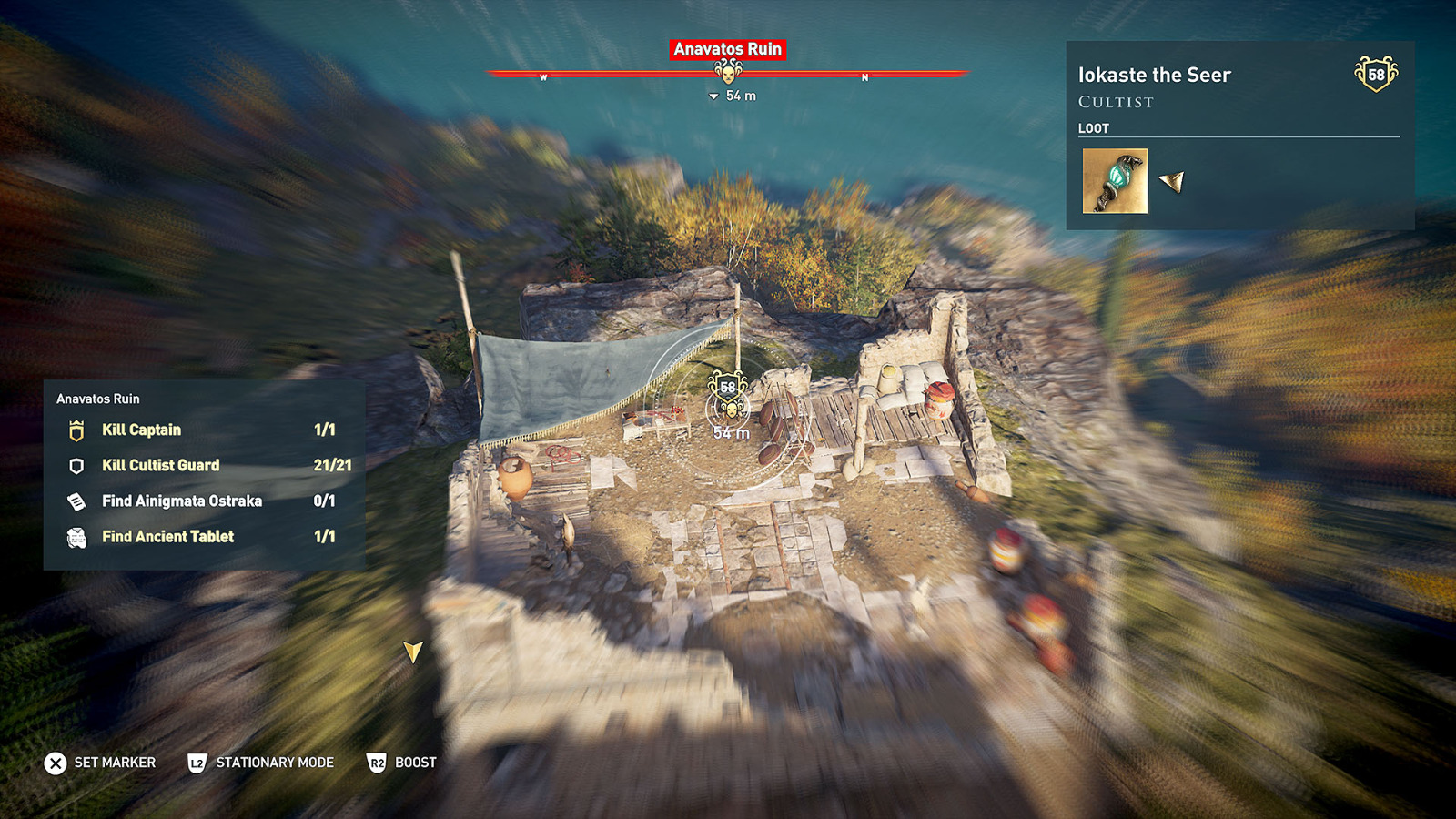Click the gold waypoint arrow on the terrain
This screenshot has width=1456, height=819.
pos(414,650)
